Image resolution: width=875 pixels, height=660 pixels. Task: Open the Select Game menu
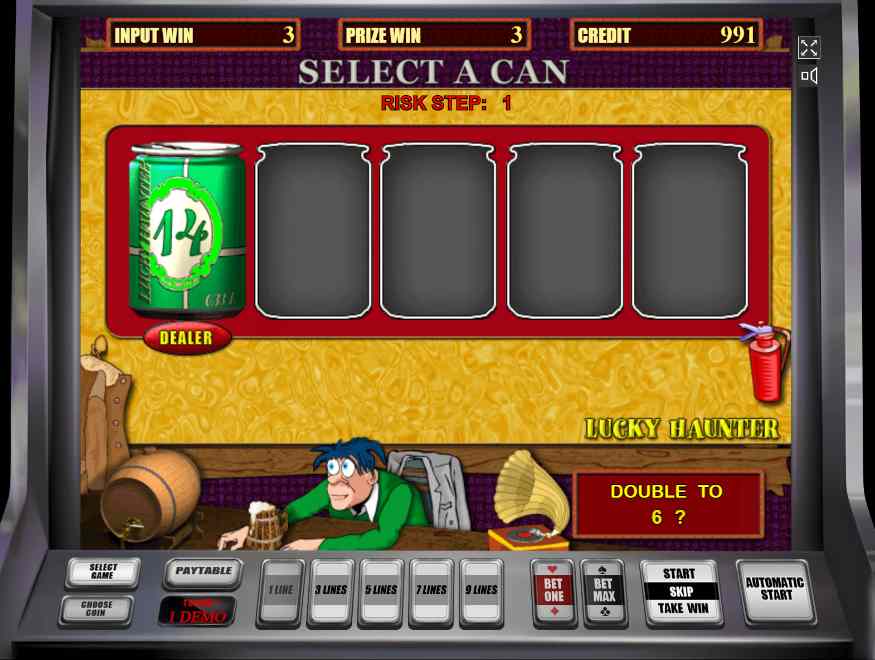pyautogui.click(x=103, y=572)
